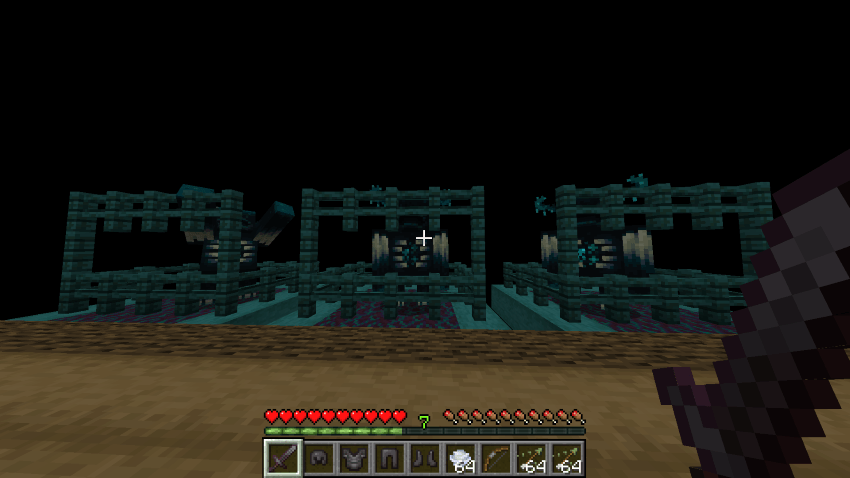Screen dimensions: 850x478
Task: Pick the netherite leggings slot
Action: tap(388, 458)
